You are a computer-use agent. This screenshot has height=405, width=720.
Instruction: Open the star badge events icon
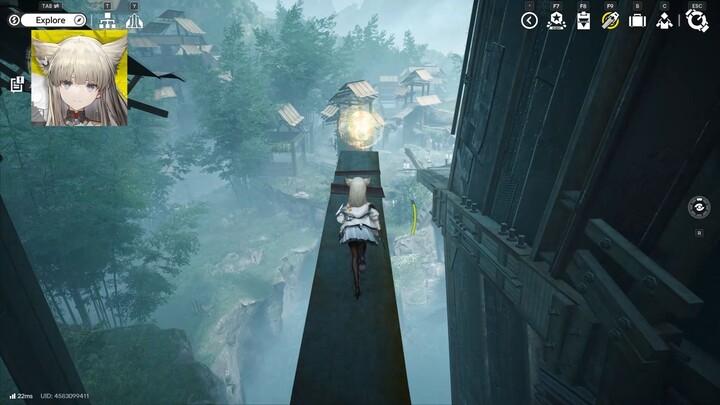coord(556,20)
